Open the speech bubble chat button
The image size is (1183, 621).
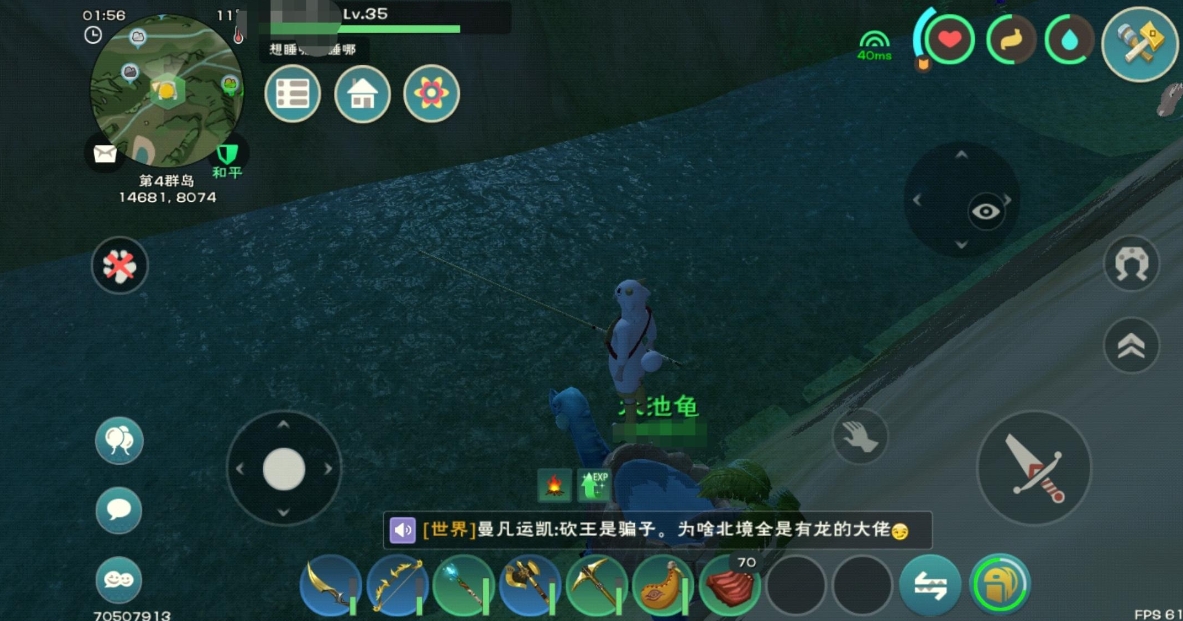(x=119, y=510)
